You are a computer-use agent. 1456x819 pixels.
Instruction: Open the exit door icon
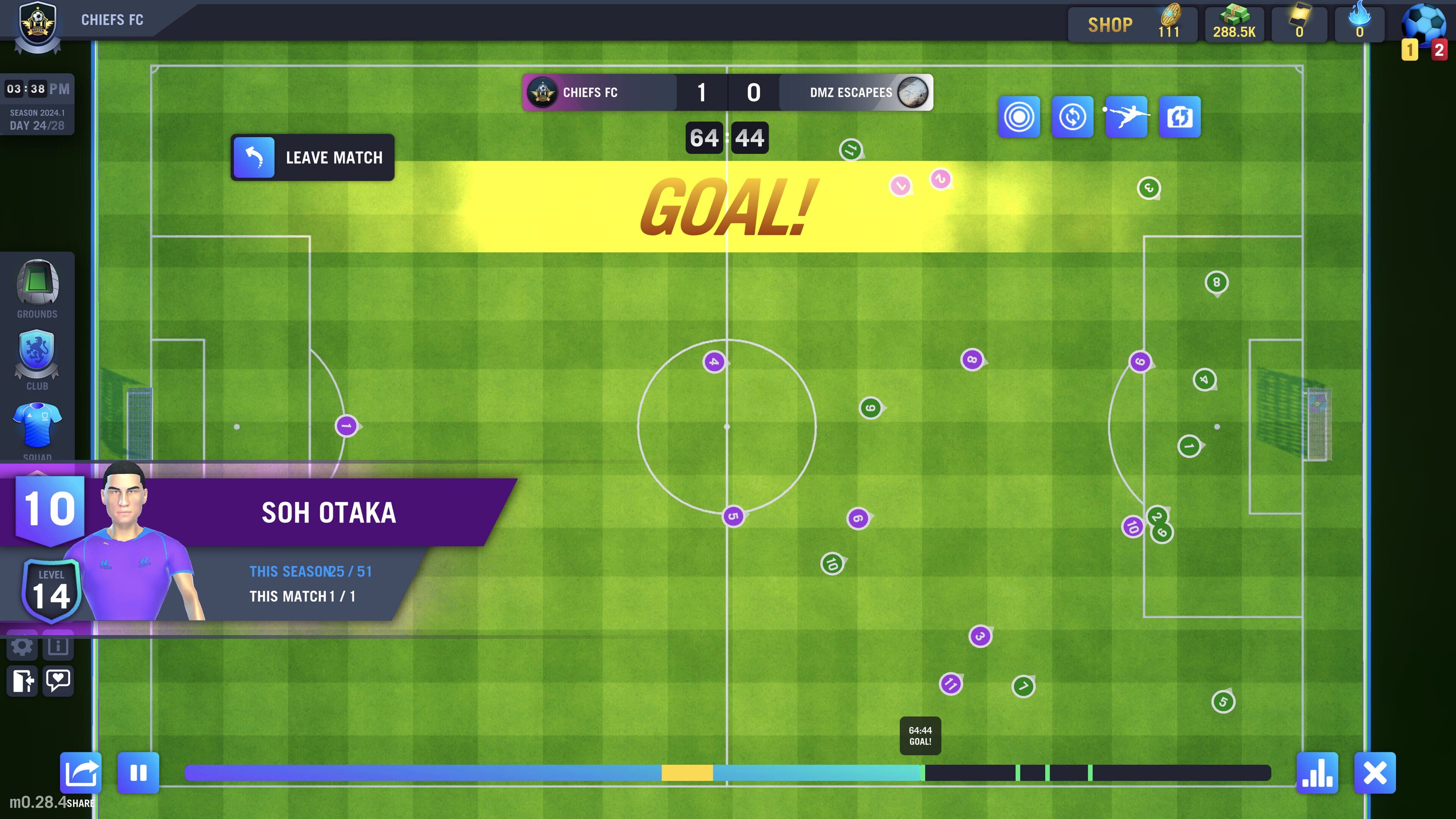coord(23,681)
